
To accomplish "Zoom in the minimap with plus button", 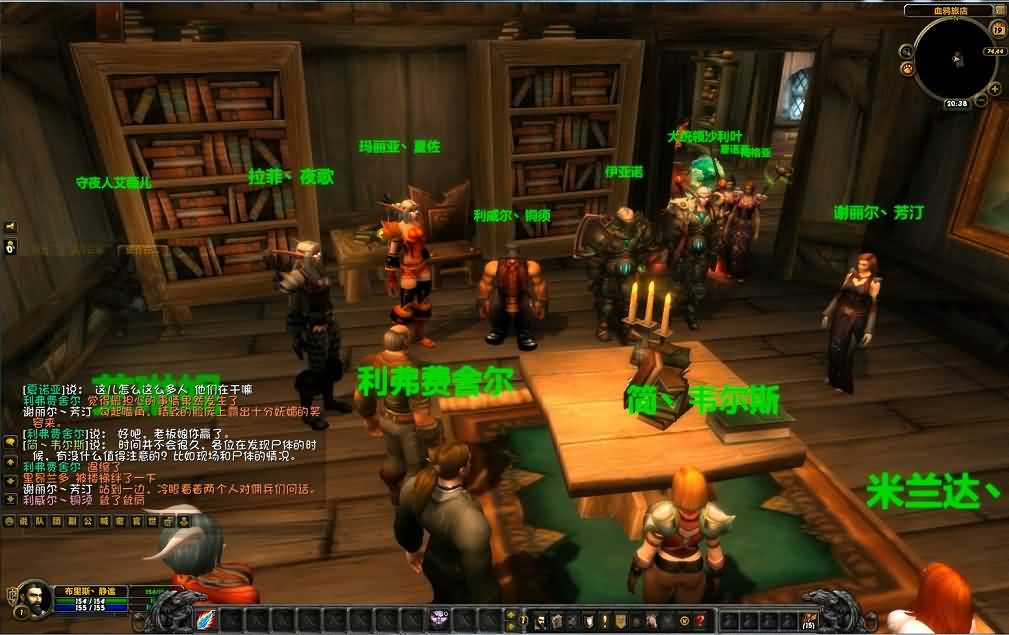I will tap(995, 89).
